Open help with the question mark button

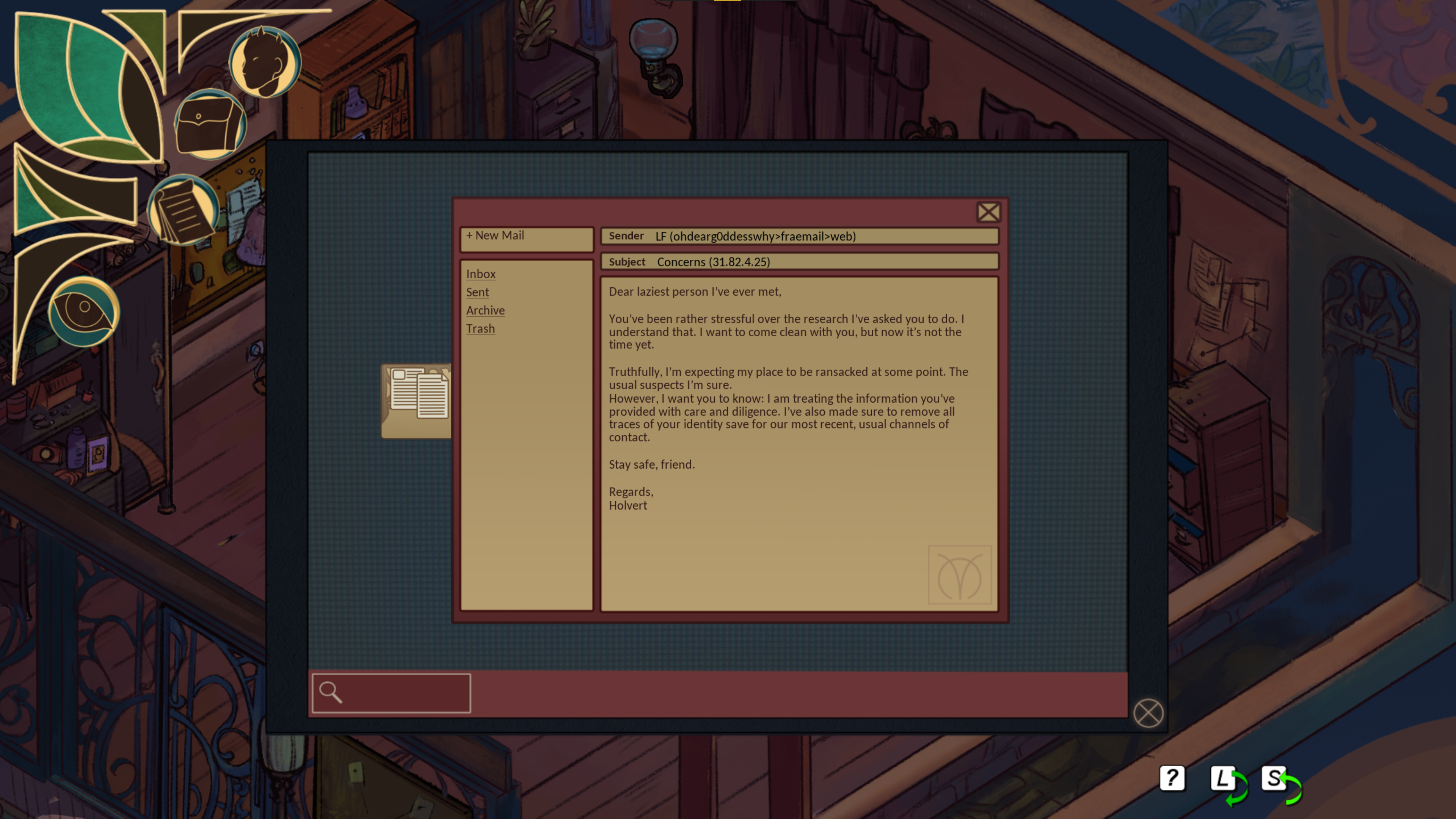pyautogui.click(x=1172, y=779)
